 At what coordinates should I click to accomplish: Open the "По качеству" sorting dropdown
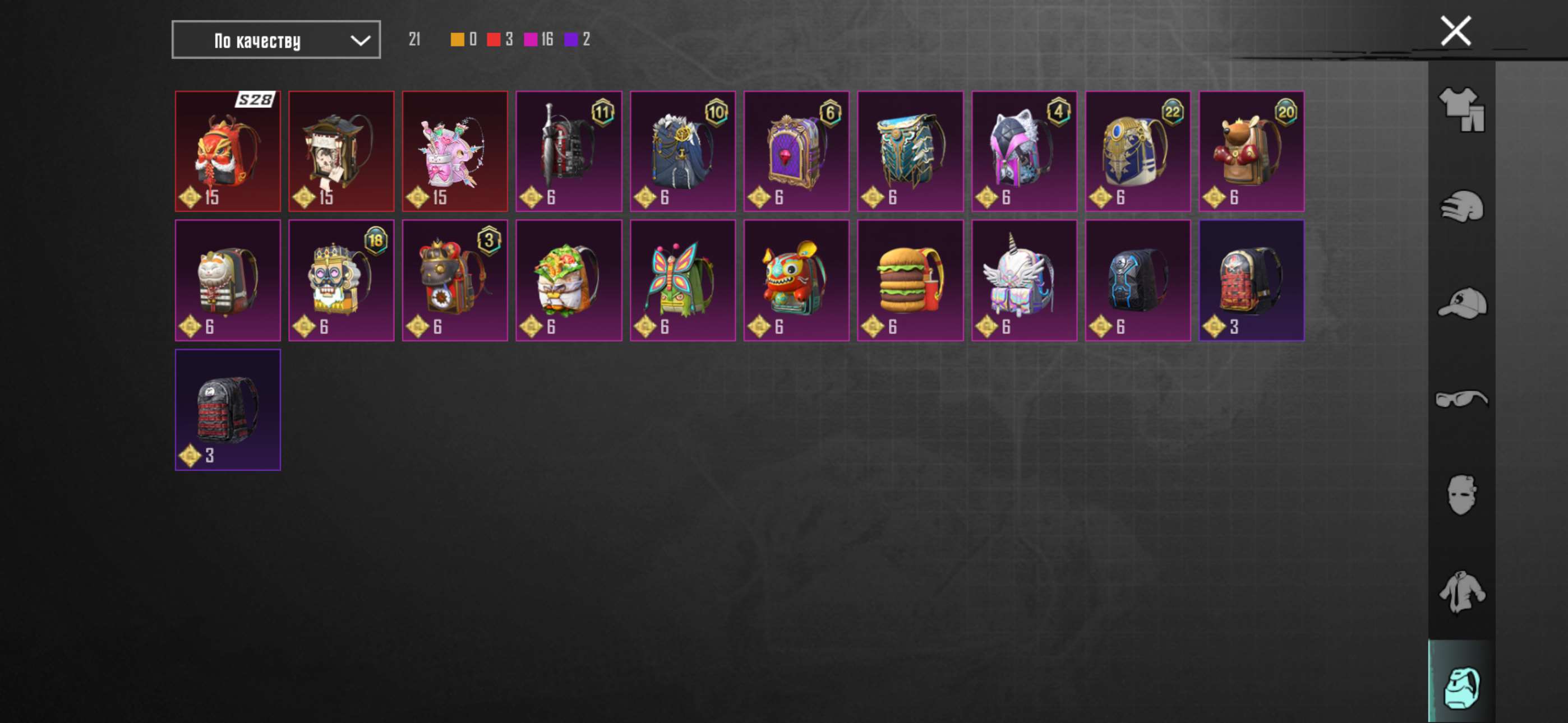coord(276,40)
